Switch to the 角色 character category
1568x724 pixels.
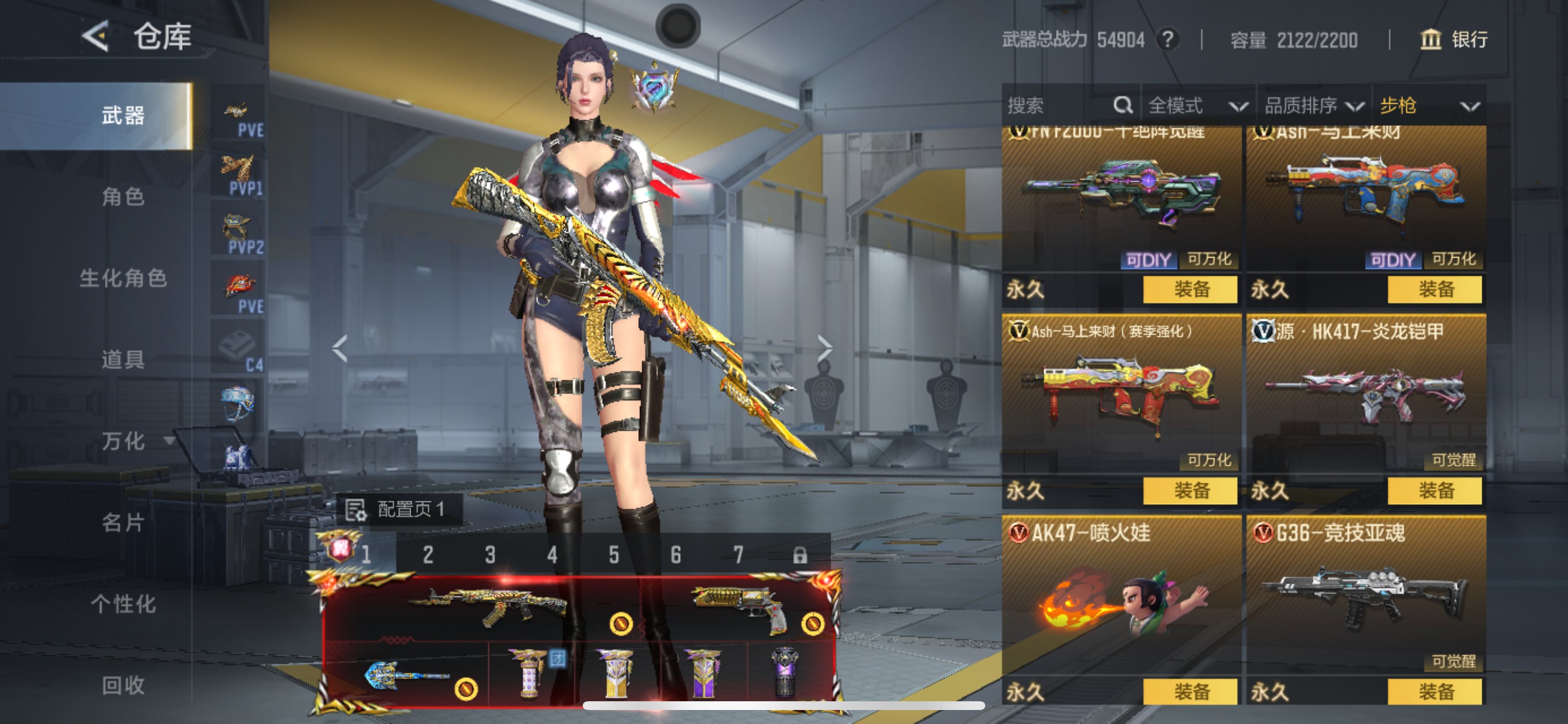(123, 196)
